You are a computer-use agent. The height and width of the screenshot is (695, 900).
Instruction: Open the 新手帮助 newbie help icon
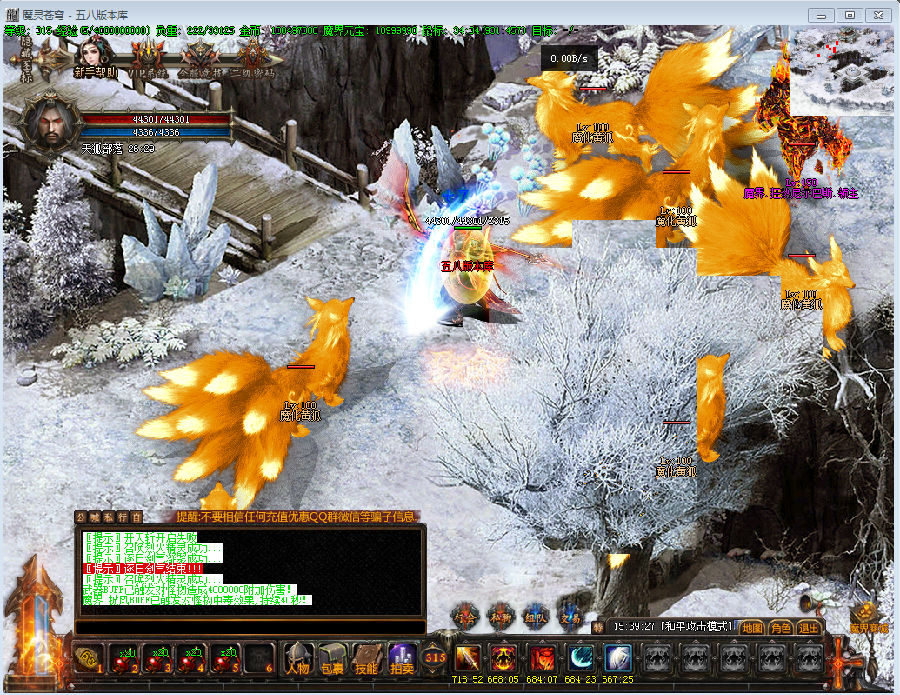pos(95,57)
